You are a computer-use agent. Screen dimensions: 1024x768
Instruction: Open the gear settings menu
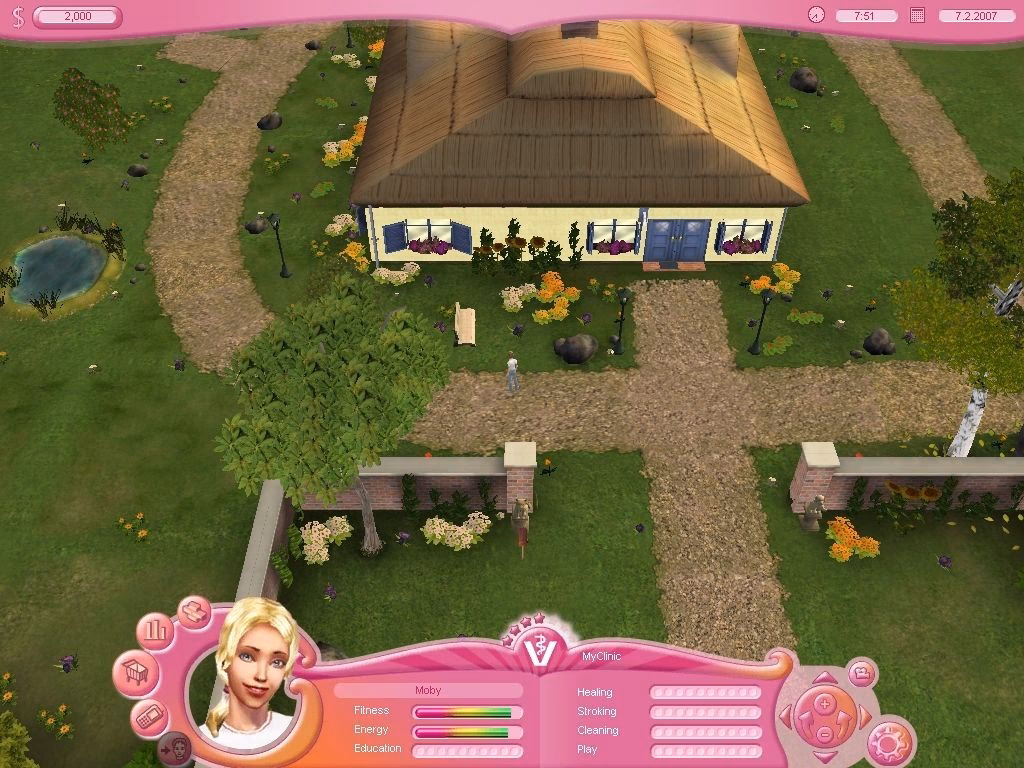888,741
